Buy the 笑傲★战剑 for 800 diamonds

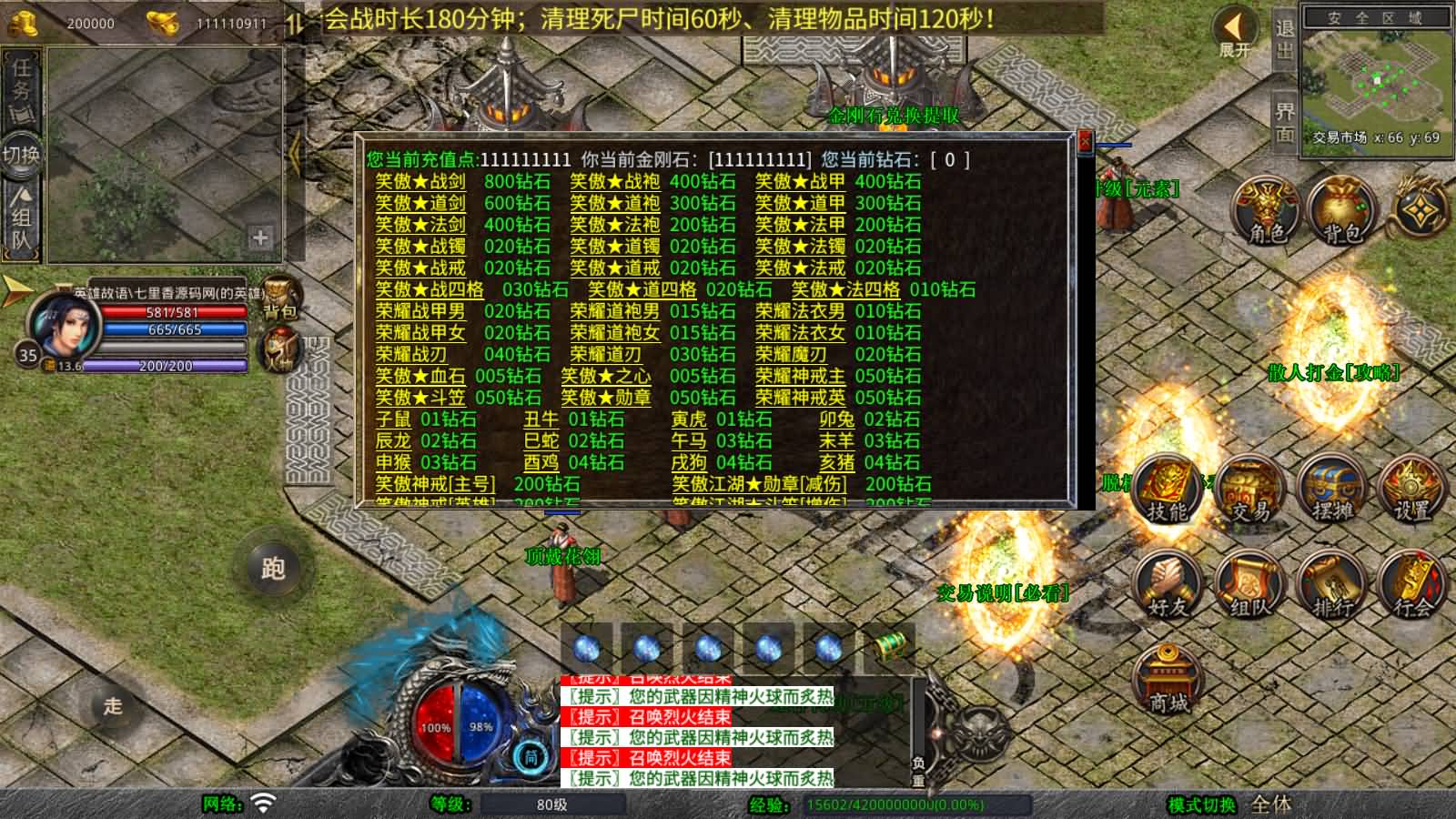420,182
